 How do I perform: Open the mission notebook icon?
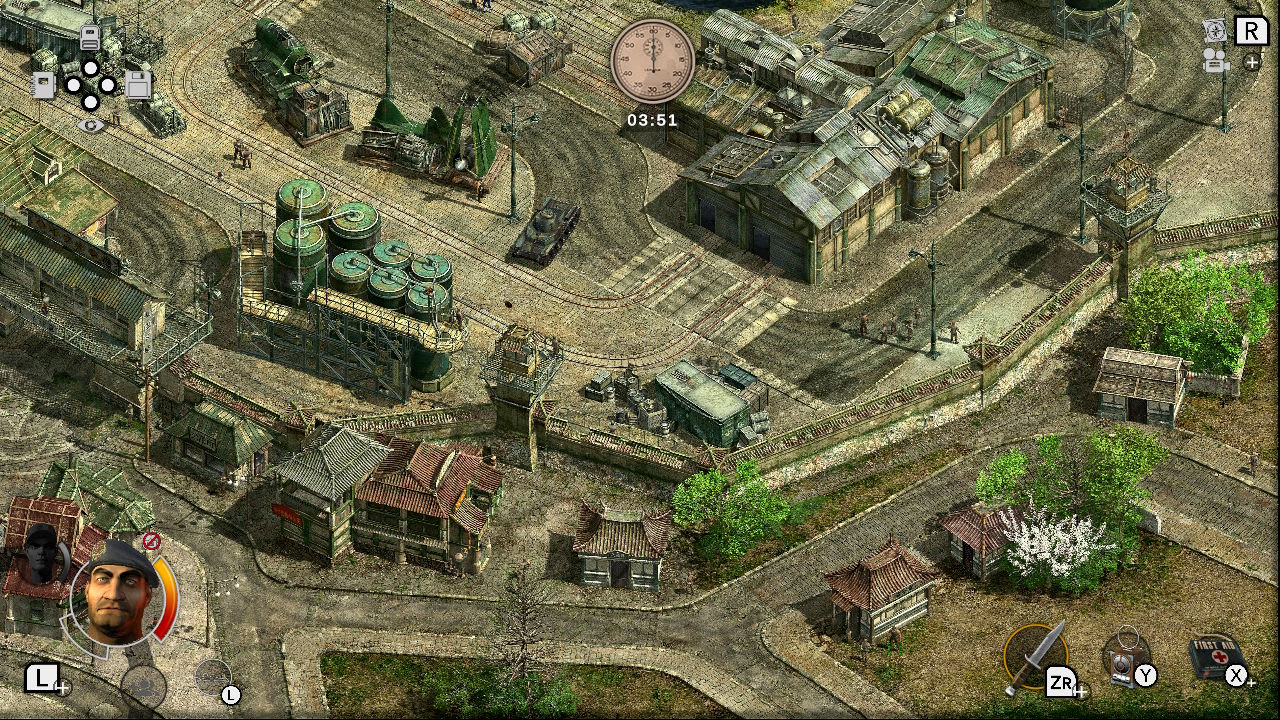click(x=43, y=84)
